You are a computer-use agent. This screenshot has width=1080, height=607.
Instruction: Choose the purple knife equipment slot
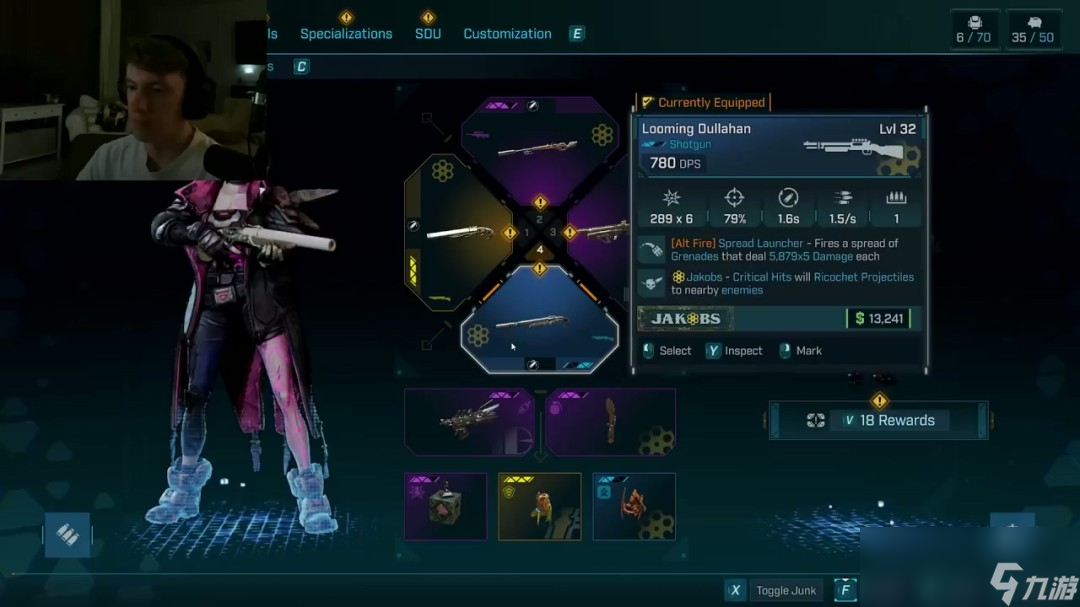pos(610,422)
